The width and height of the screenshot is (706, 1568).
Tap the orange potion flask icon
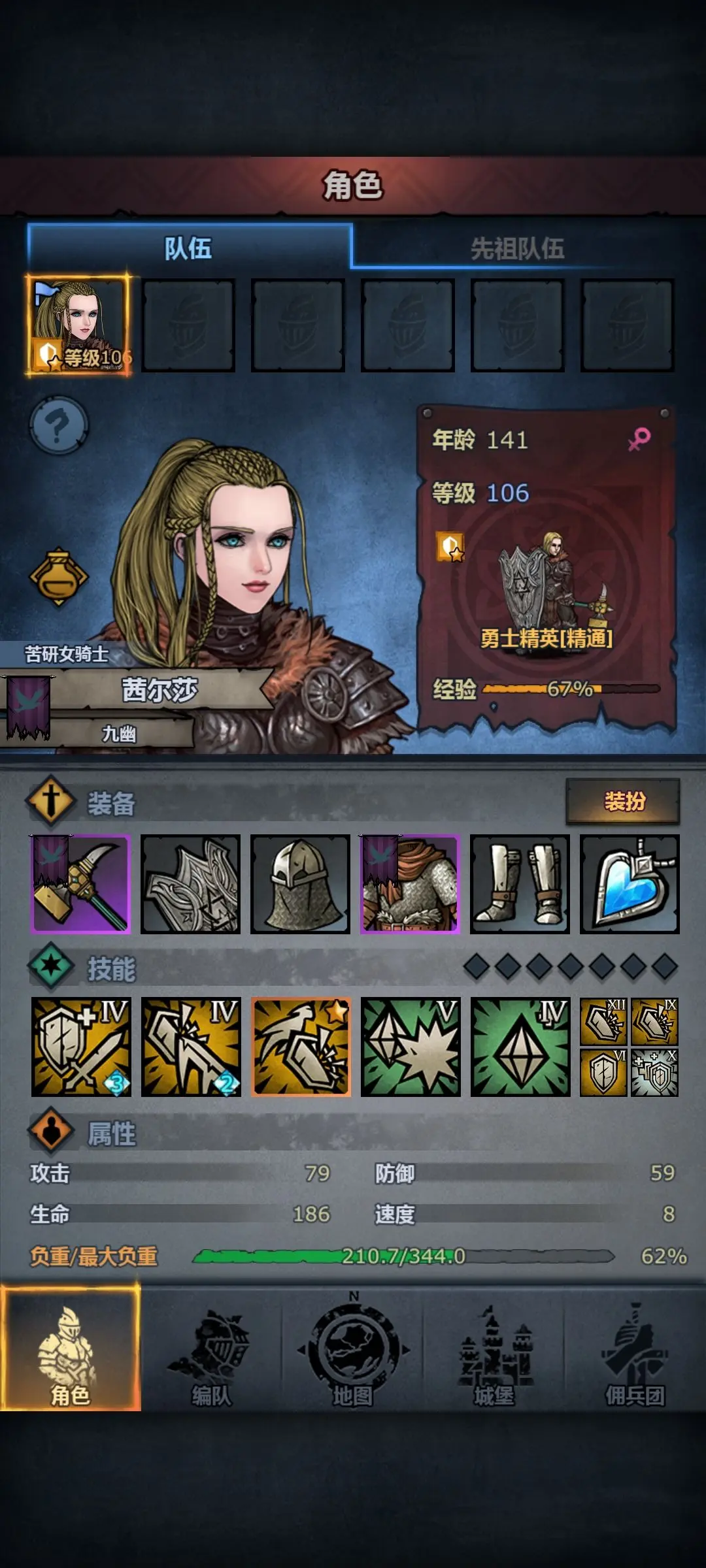click(59, 577)
